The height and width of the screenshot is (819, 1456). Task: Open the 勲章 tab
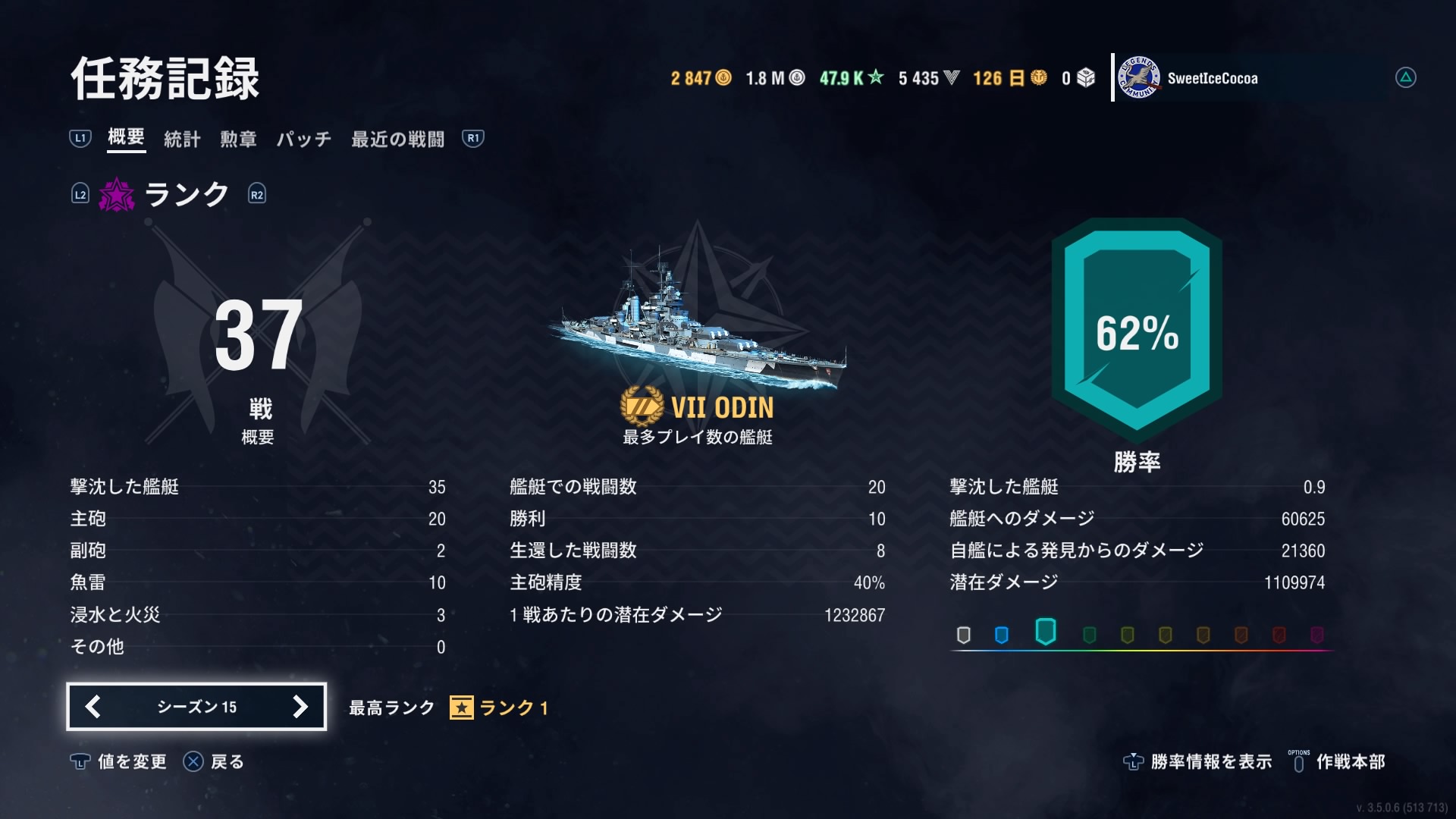(238, 139)
